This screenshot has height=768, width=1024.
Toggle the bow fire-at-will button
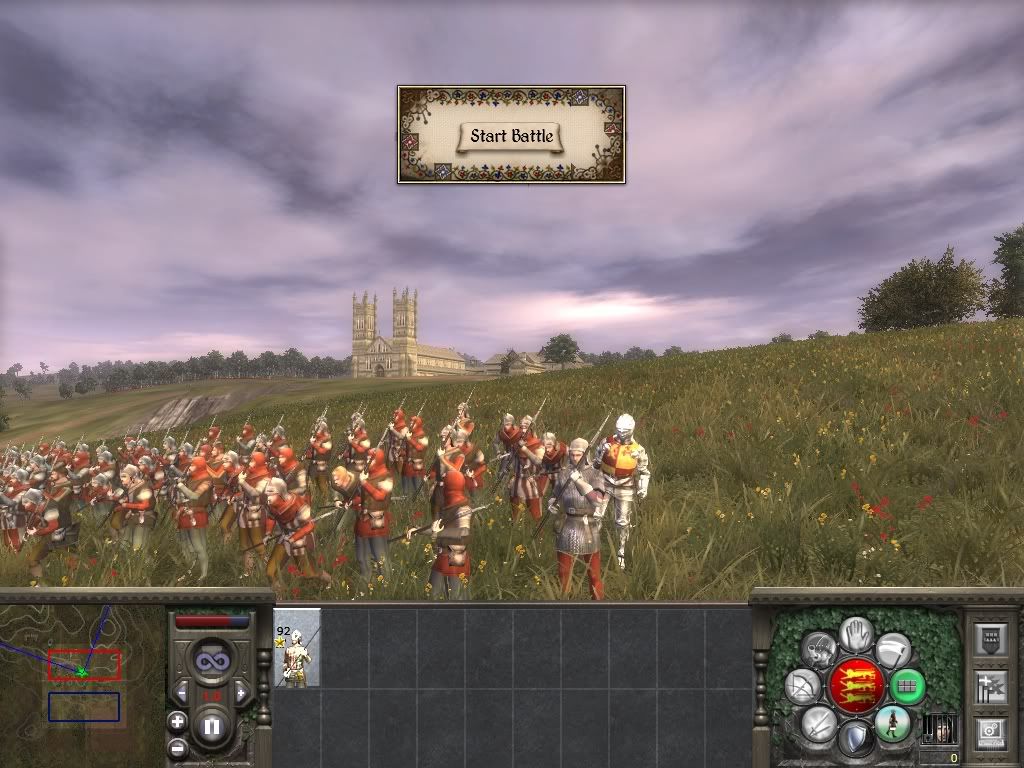(x=804, y=687)
